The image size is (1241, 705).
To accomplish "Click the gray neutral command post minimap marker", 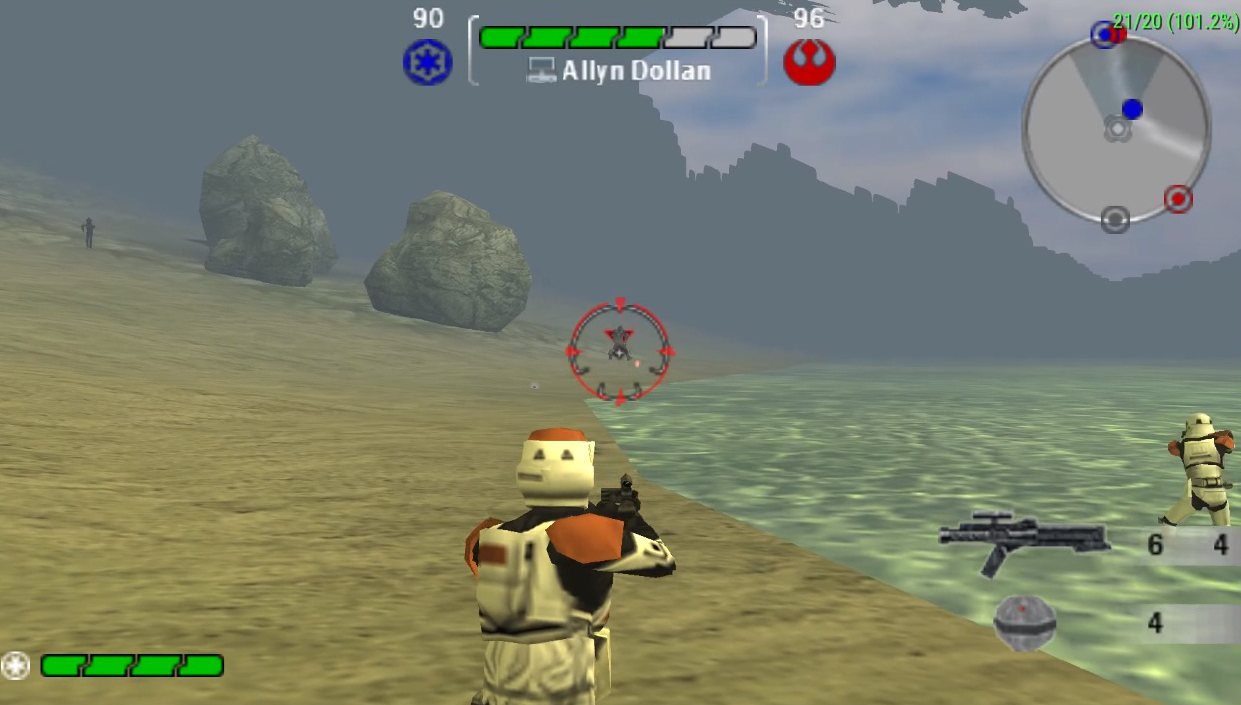I will point(1115,219).
